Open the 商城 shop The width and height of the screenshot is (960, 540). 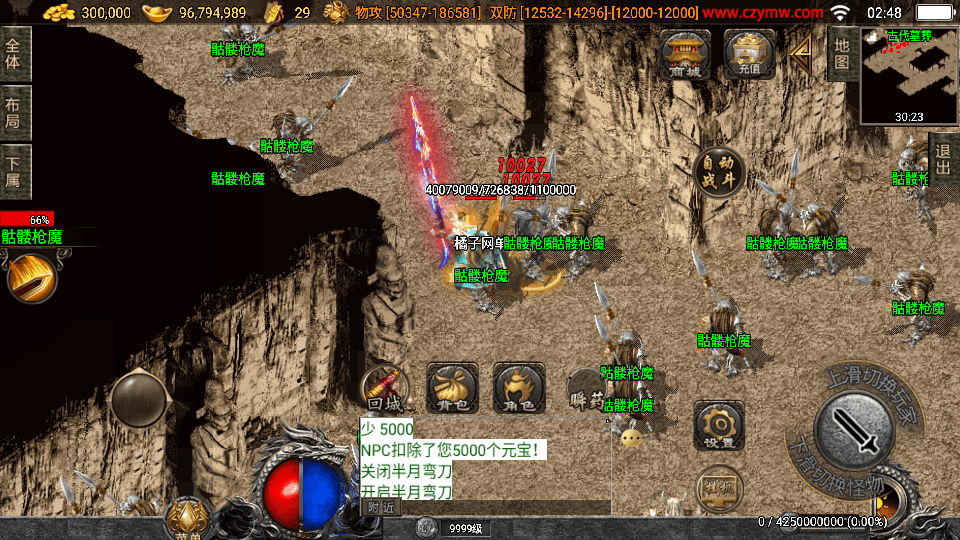686,54
